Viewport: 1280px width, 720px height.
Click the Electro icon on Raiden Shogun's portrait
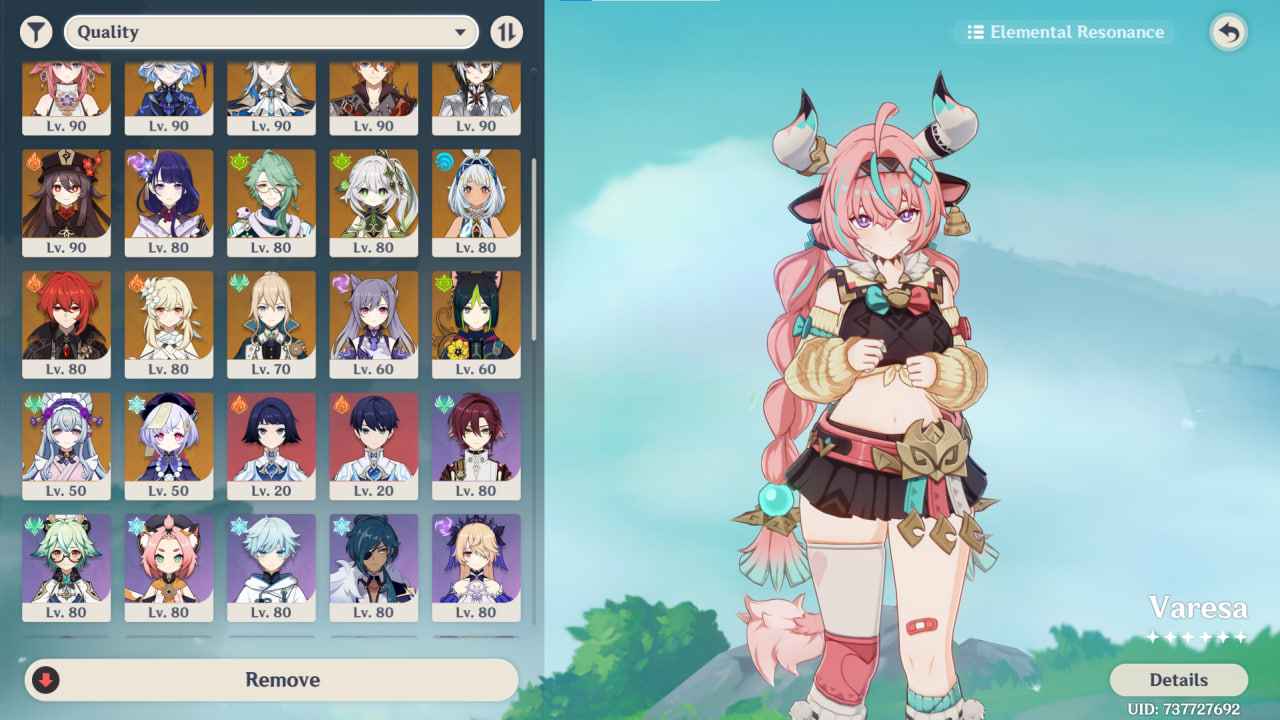(x=138, y=158)
